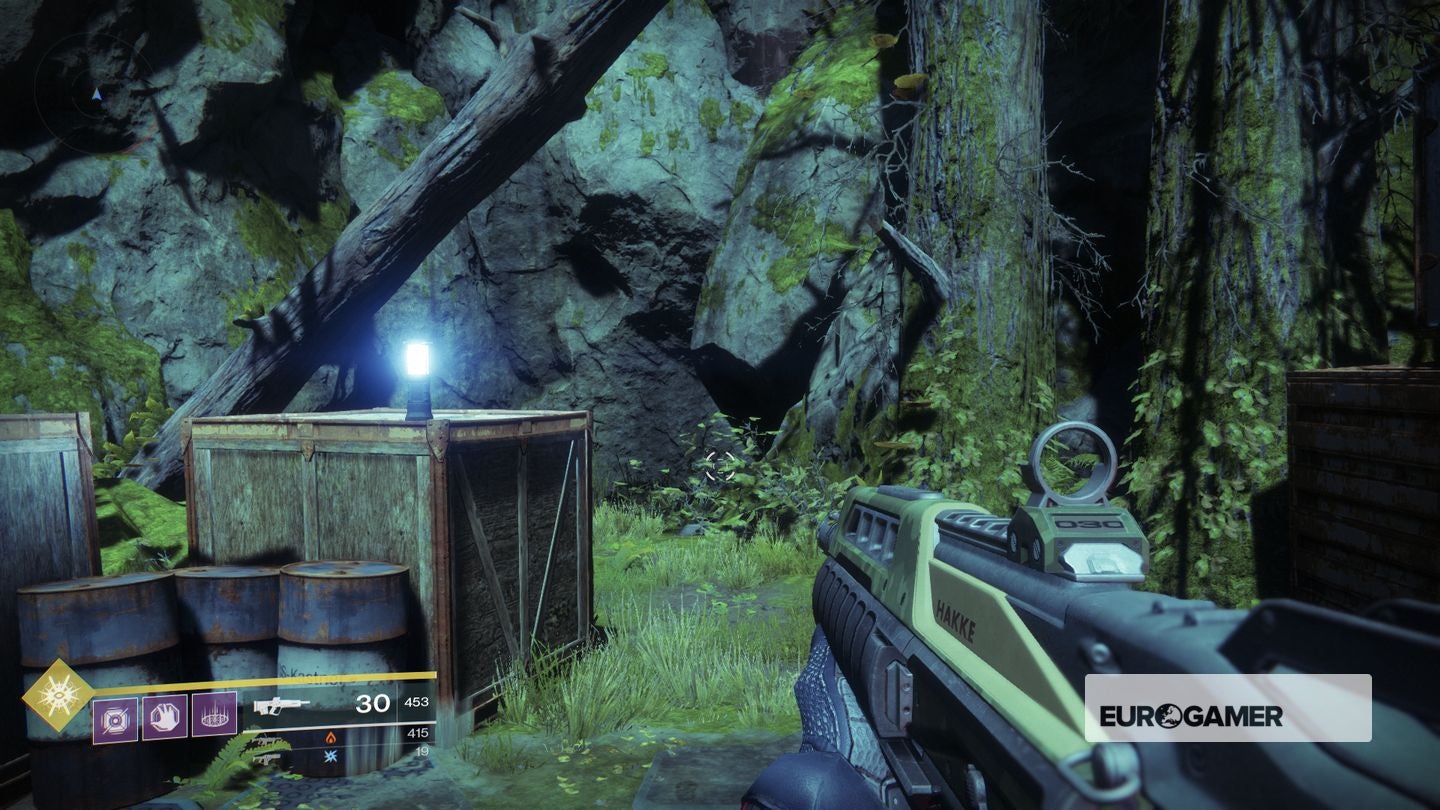Click the power weapon SMG icon
Viewport: 1440px width, 810px height.
(x=269, y=759)
